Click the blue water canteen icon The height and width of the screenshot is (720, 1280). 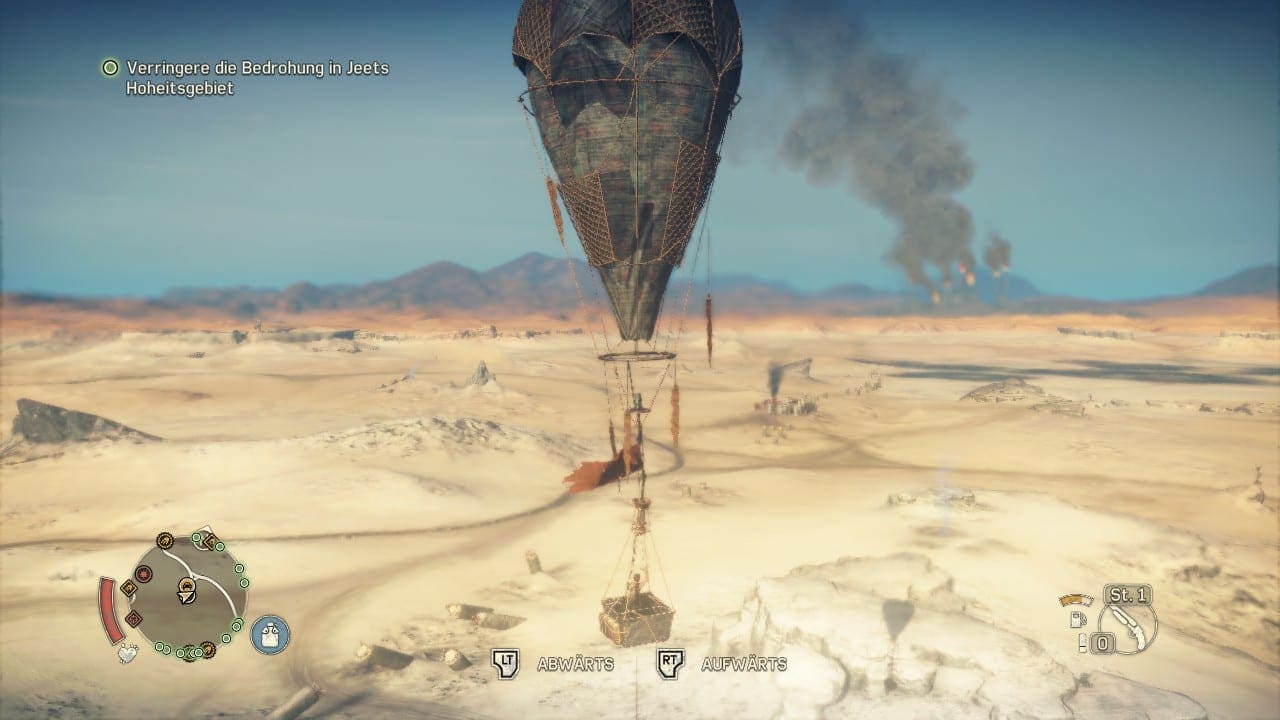click(270, 634)
